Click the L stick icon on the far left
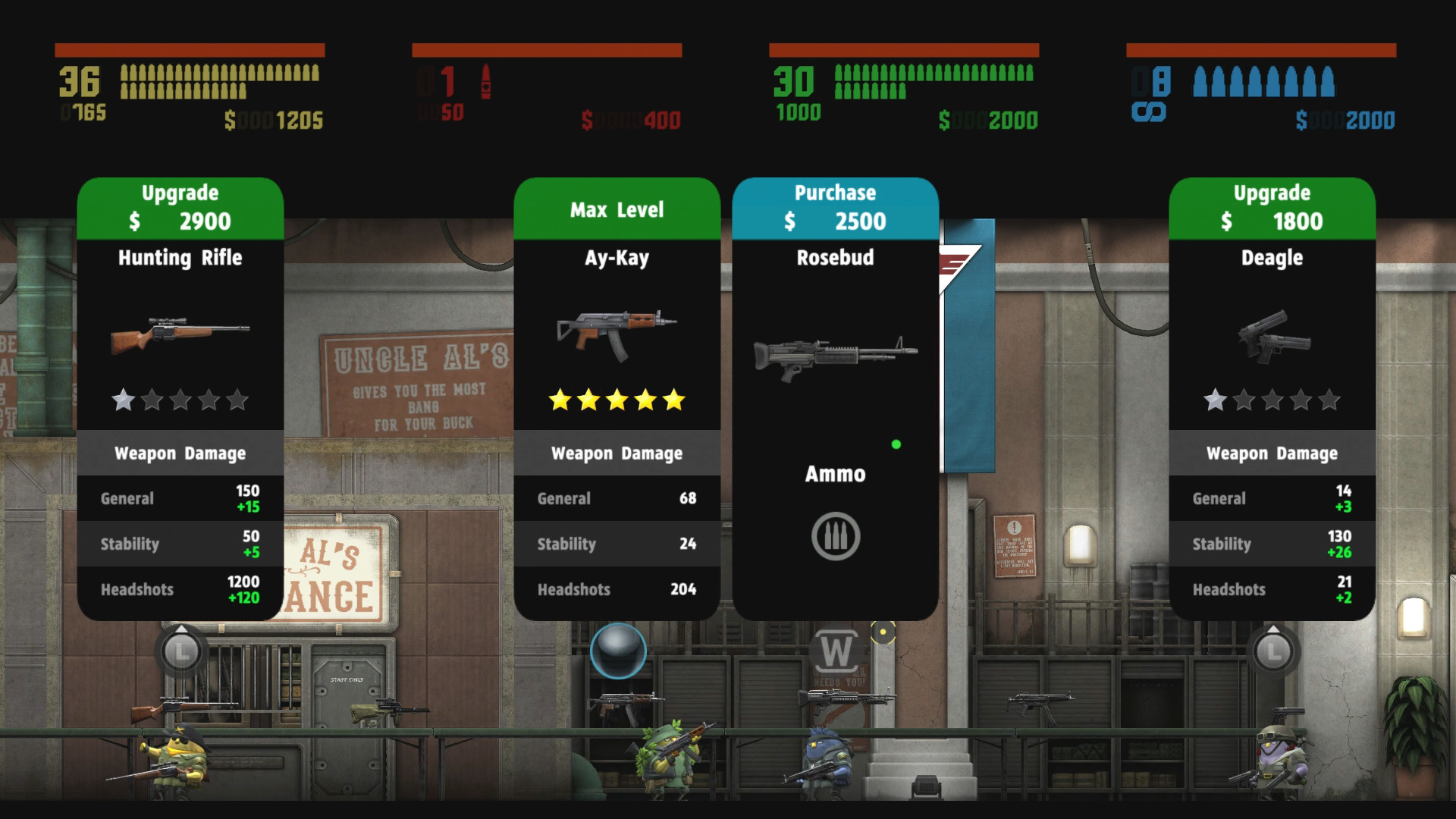This screenshot has width=1456, height=819. click(180, 651)
